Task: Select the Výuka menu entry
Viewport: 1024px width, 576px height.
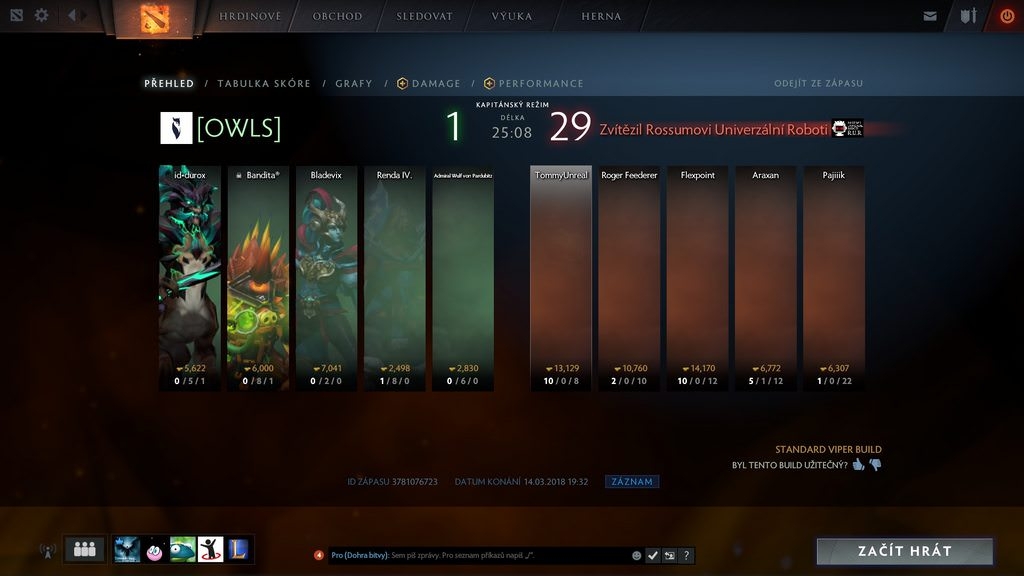Action: [512, 17]
